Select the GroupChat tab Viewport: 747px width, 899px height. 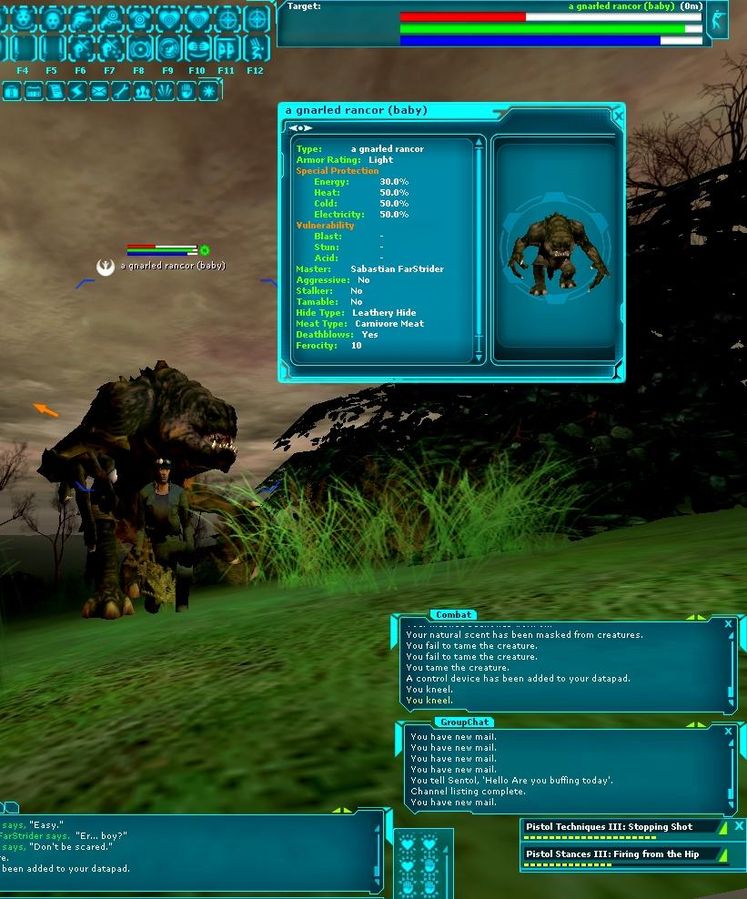point(465,722)
